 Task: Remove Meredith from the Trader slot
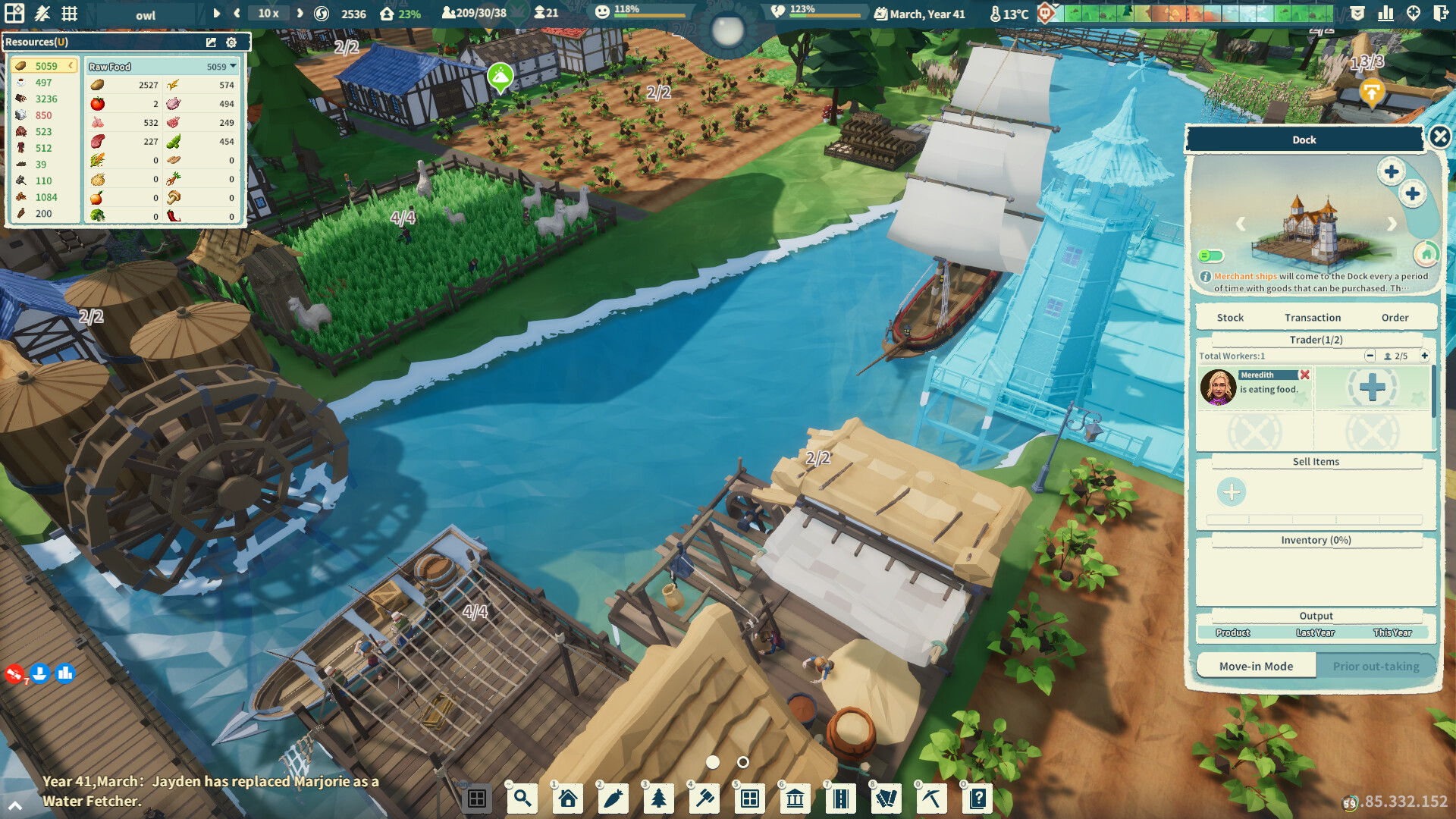1304,375
